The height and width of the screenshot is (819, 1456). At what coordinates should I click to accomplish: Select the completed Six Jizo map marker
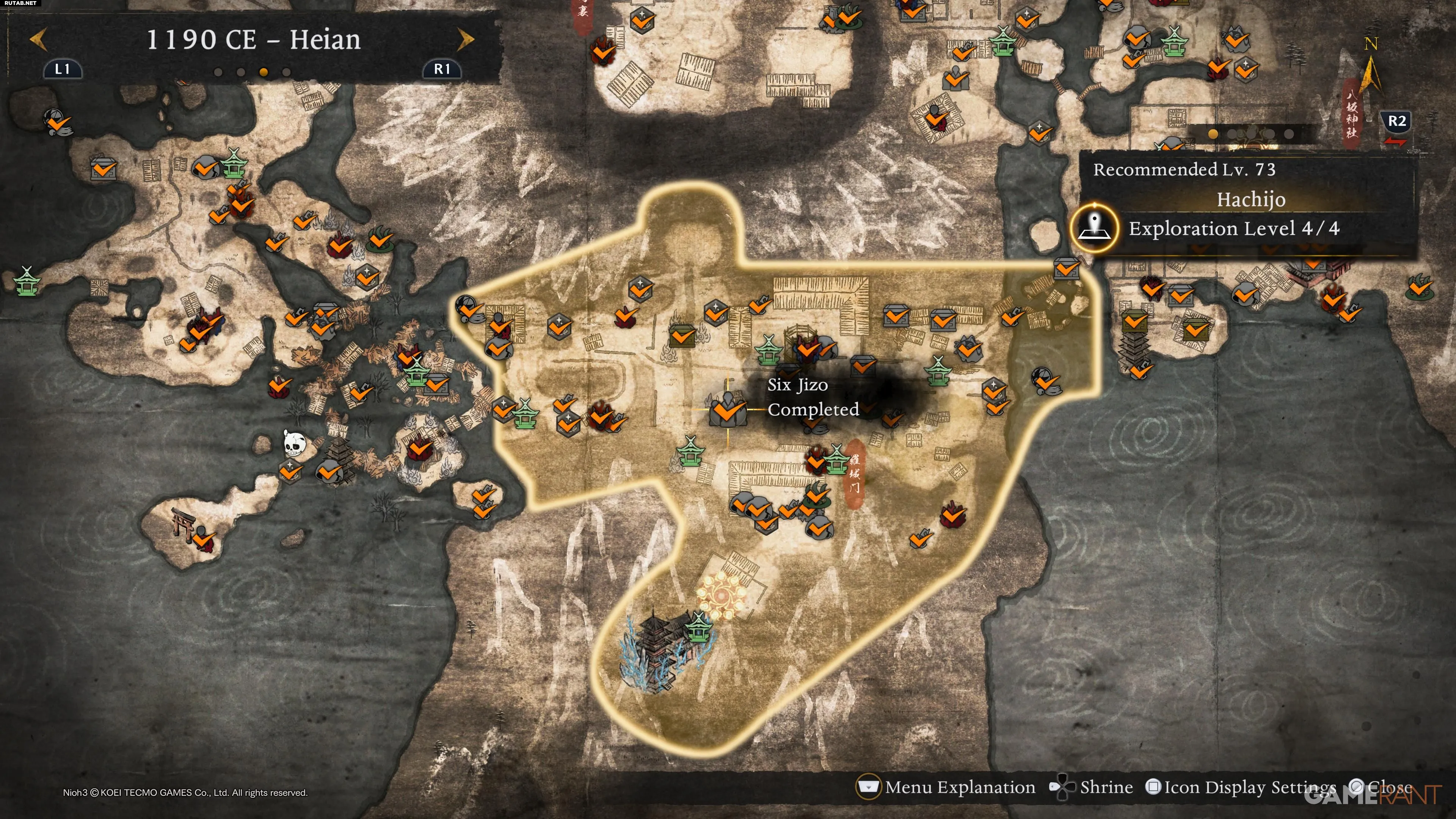pyautogui.click(x=728, y=409)
